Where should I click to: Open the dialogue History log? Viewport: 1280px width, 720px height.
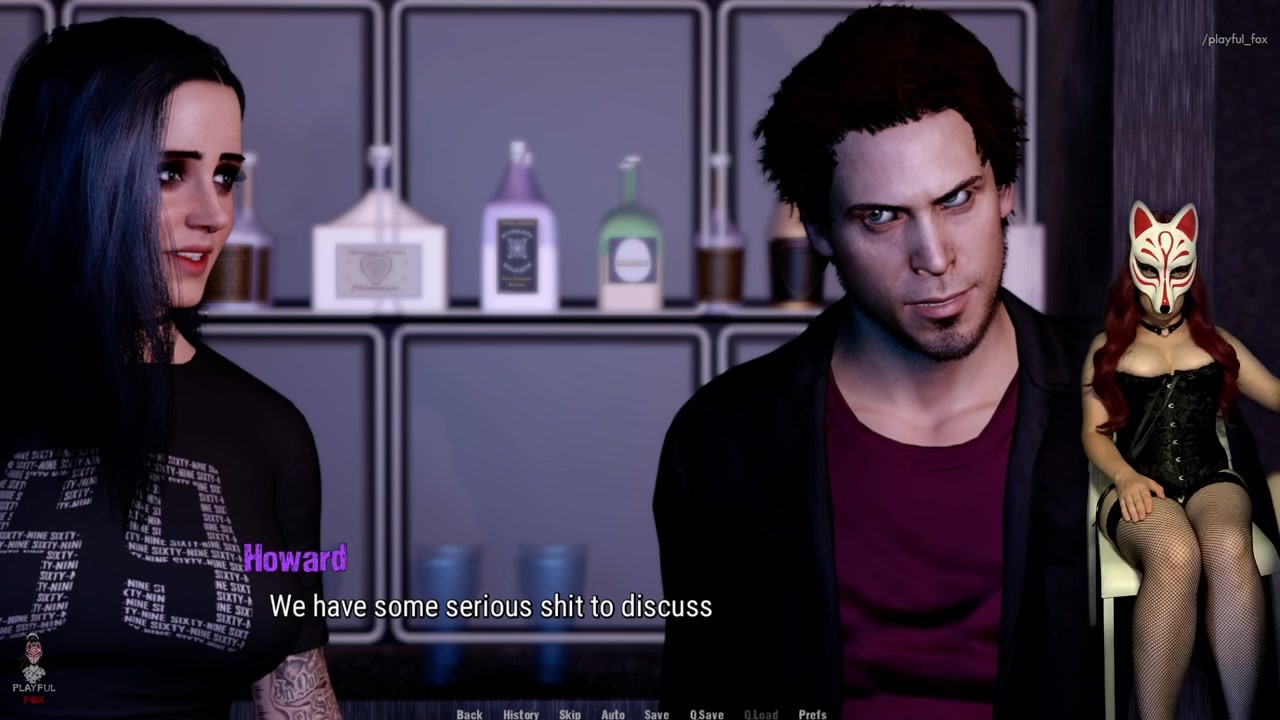(x=520, y=714)
